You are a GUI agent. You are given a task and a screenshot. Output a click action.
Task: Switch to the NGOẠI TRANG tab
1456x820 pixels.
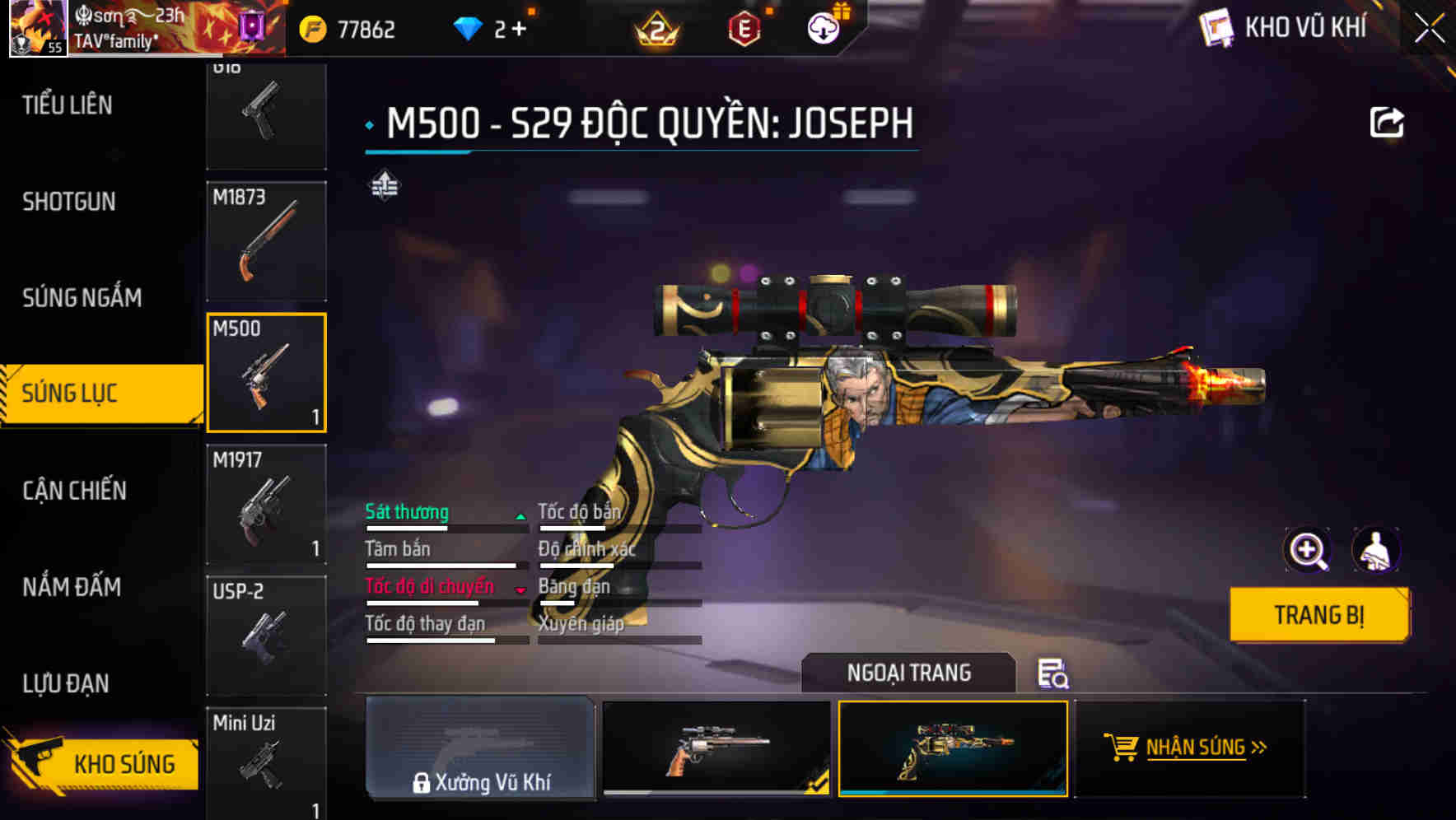908,673
